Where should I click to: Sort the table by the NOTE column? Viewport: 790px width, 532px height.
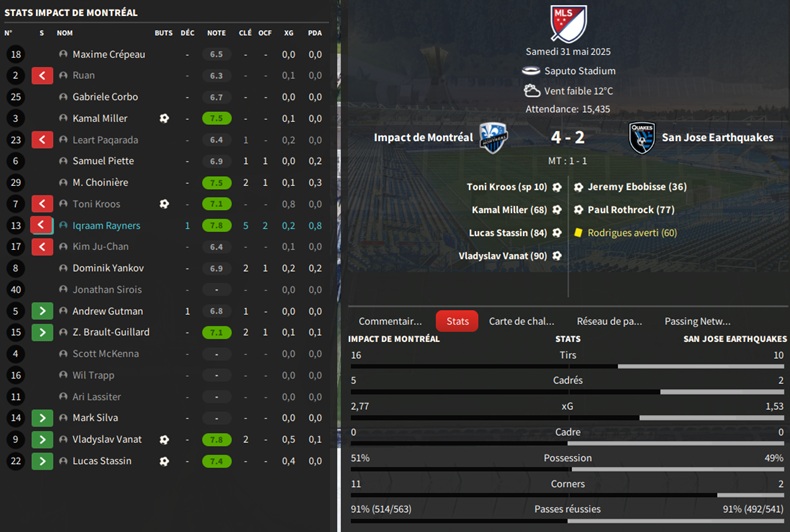coord(216,32)
